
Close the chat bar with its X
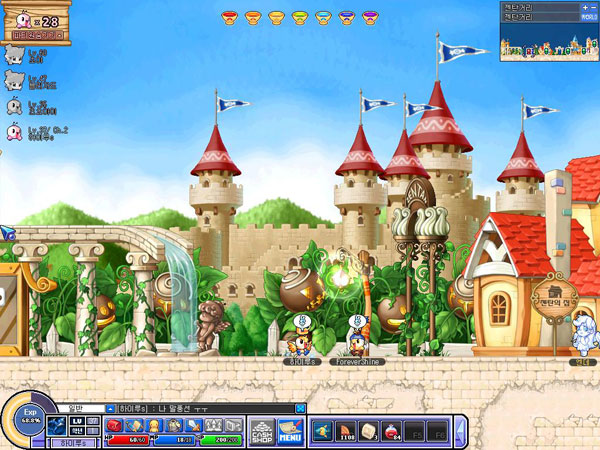299,408
